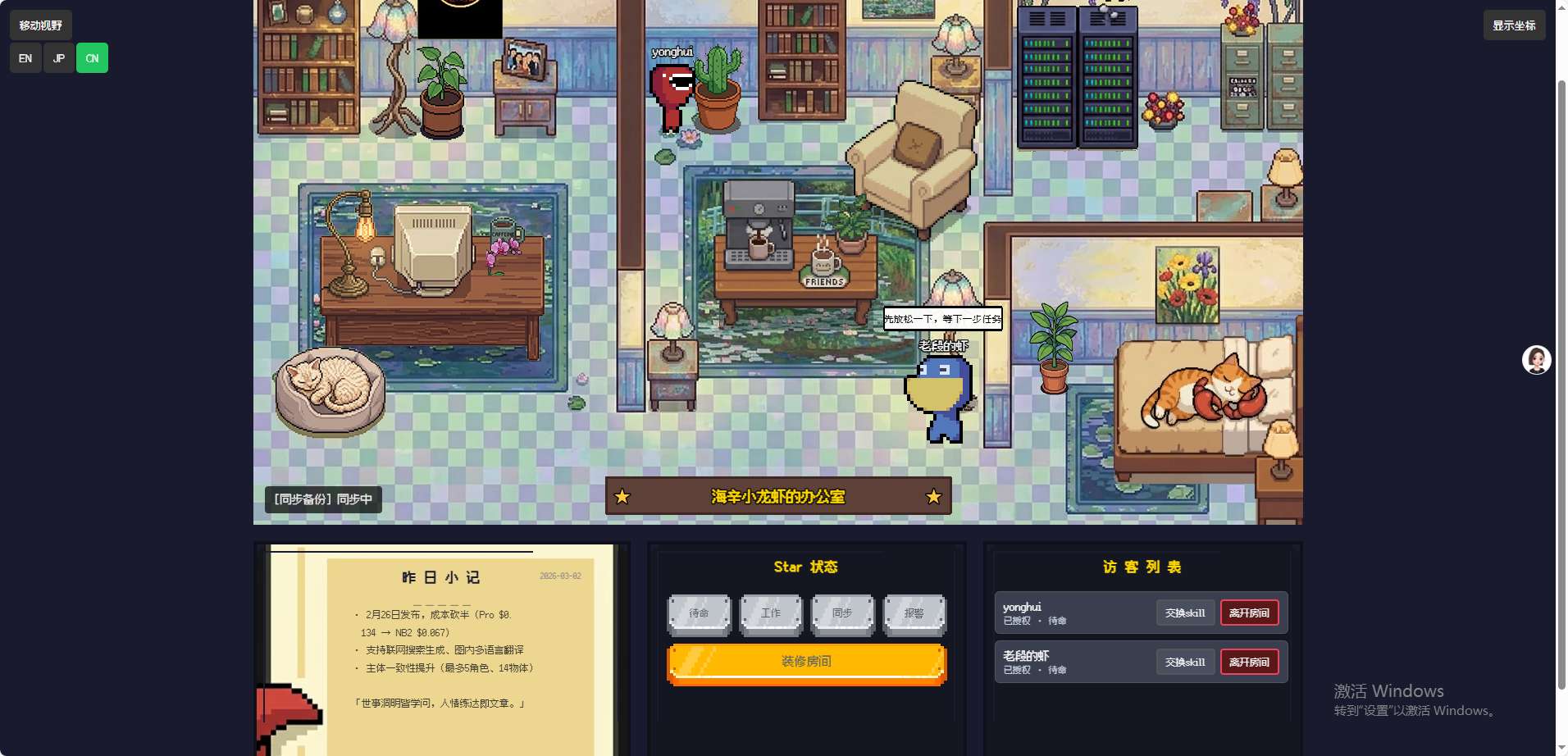1568x756 pixels.
Task: Set Star status to 工作
Action: (x=771, y=613)
